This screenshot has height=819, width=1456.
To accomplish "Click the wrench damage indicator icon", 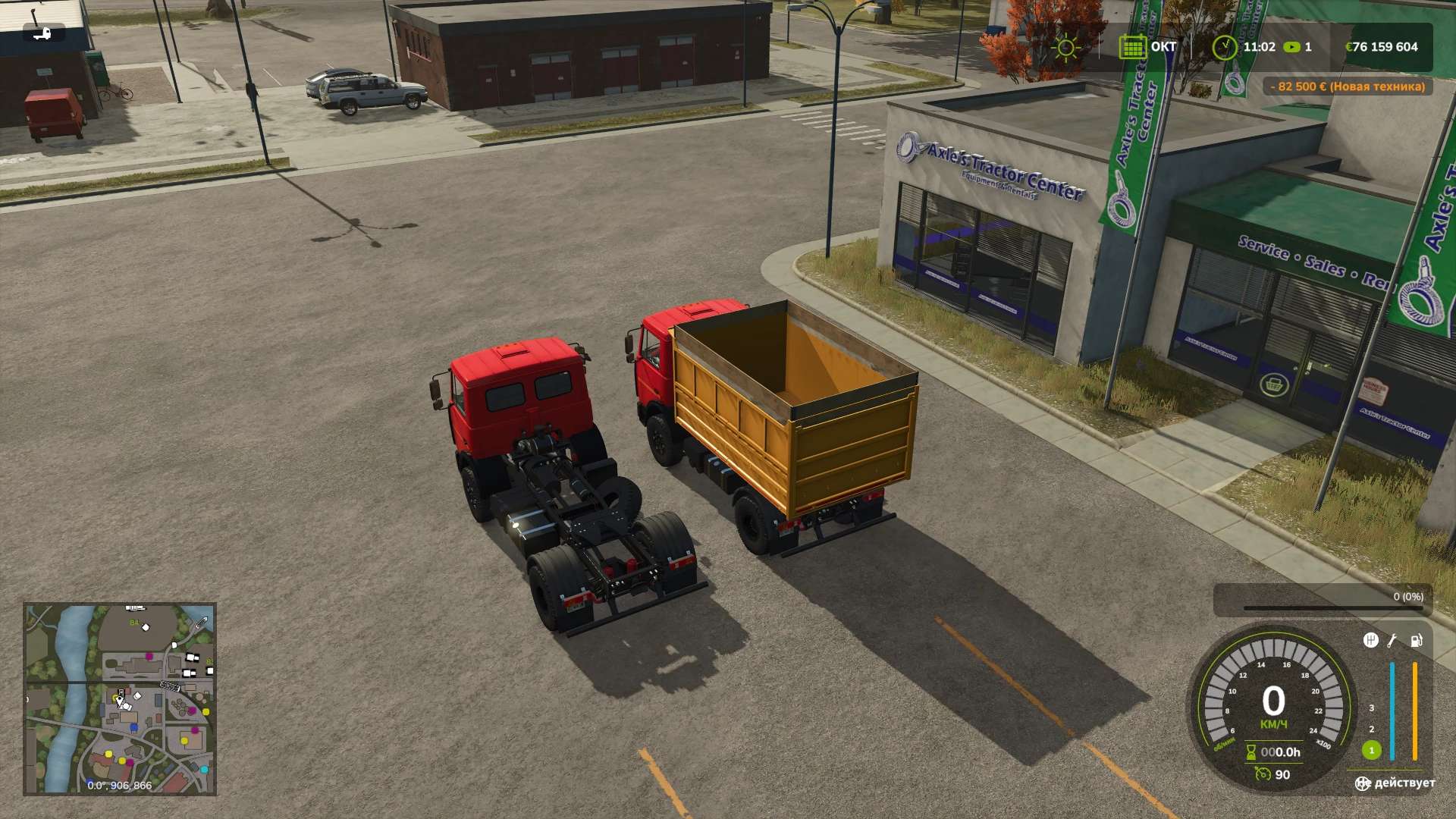I will click(1392, 641).
